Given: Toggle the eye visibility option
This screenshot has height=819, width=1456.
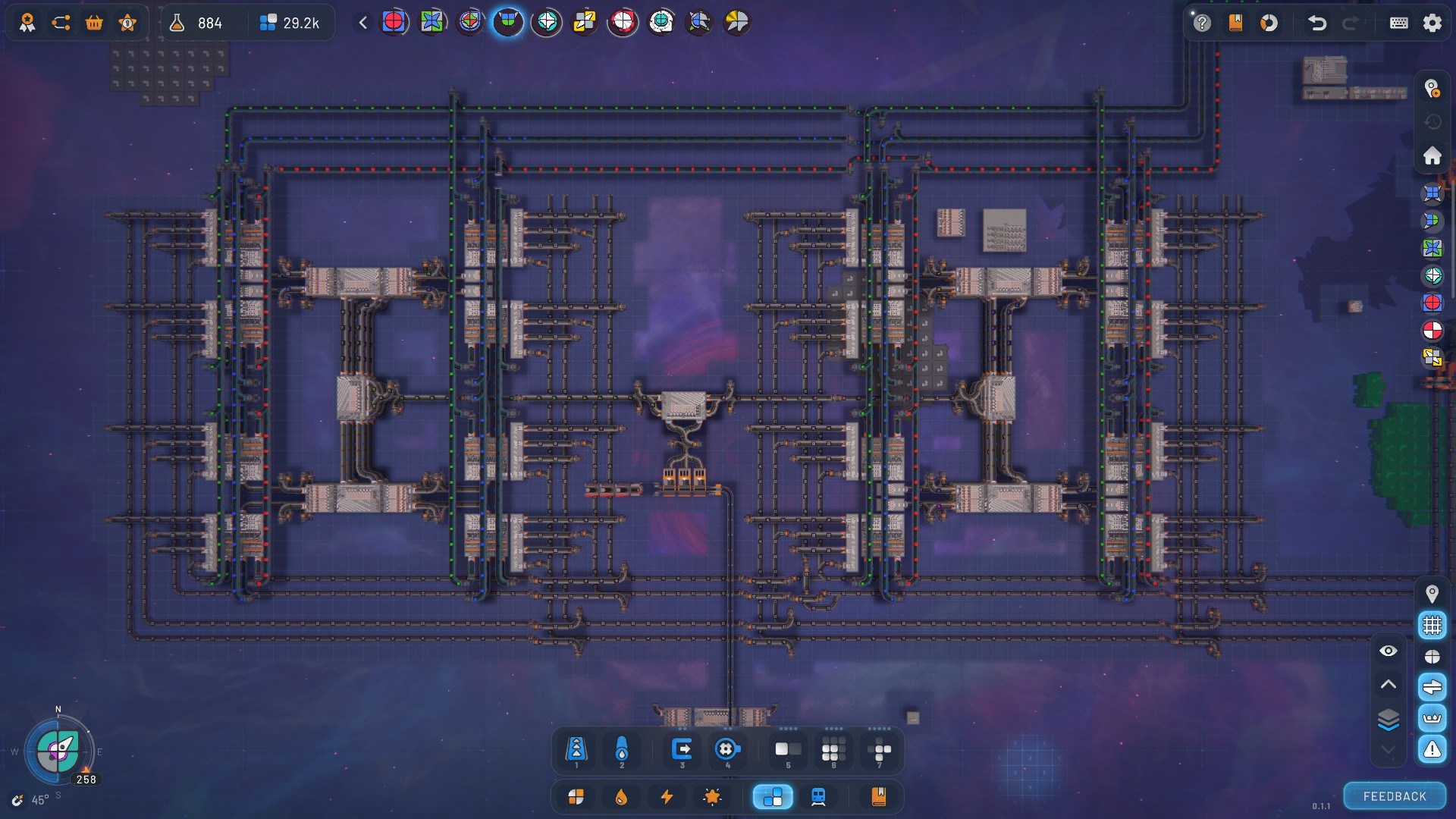Looking at the screenshot, I should click(1388, 651).
